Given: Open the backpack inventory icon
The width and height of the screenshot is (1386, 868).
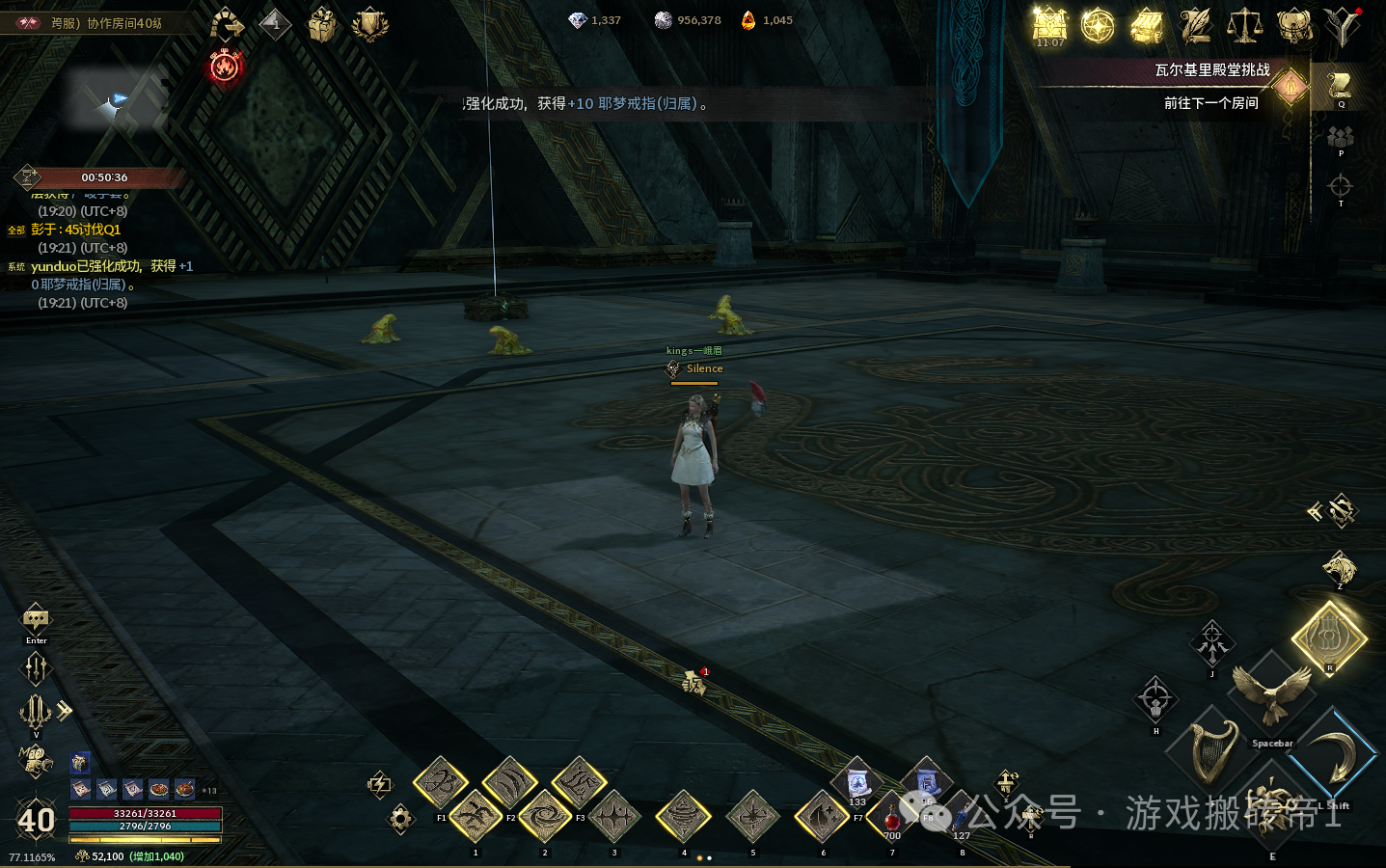Looking at the screenshot, I should coord(1293,26).
